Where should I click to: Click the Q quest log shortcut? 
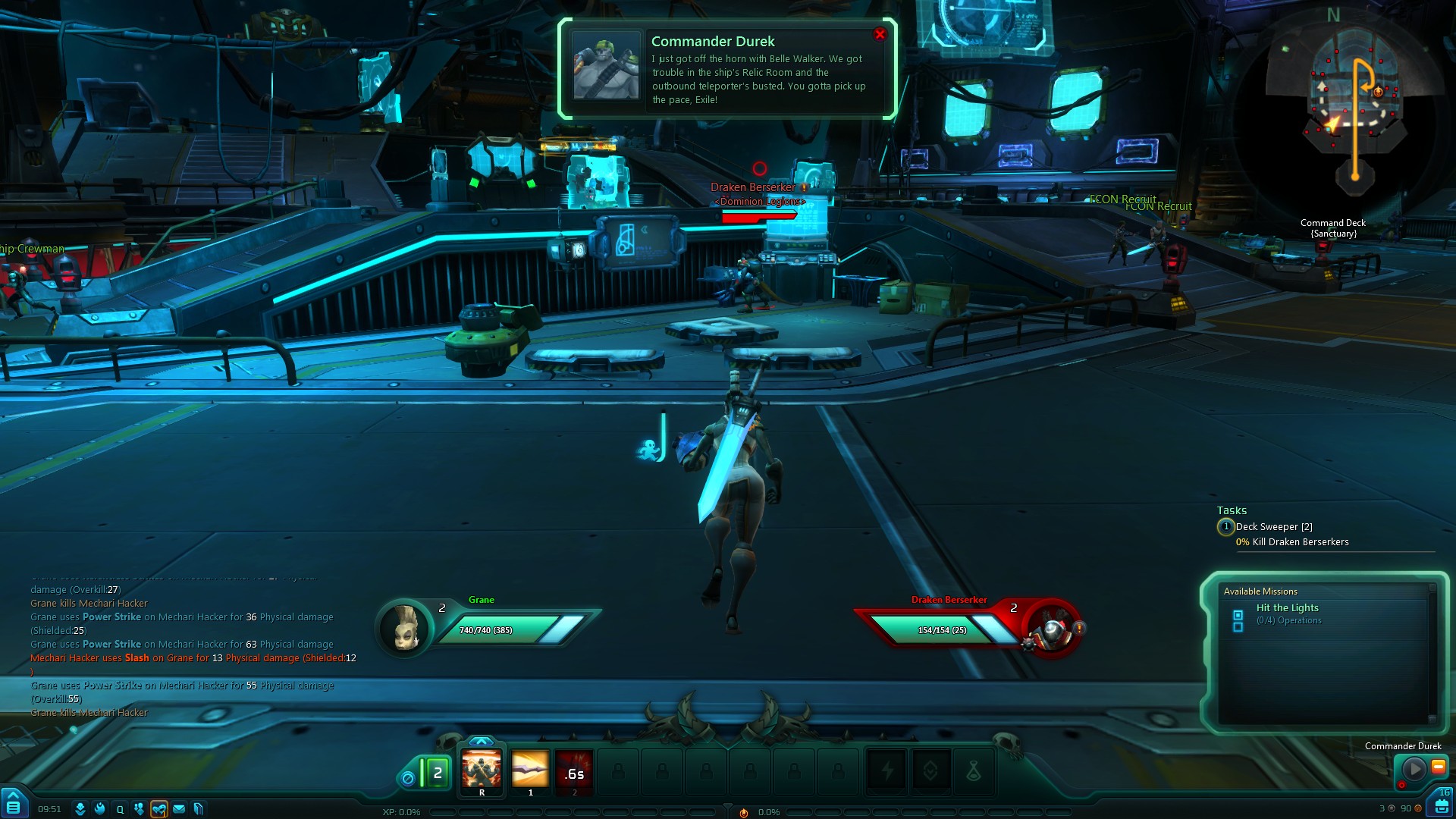tap(120, 809)
